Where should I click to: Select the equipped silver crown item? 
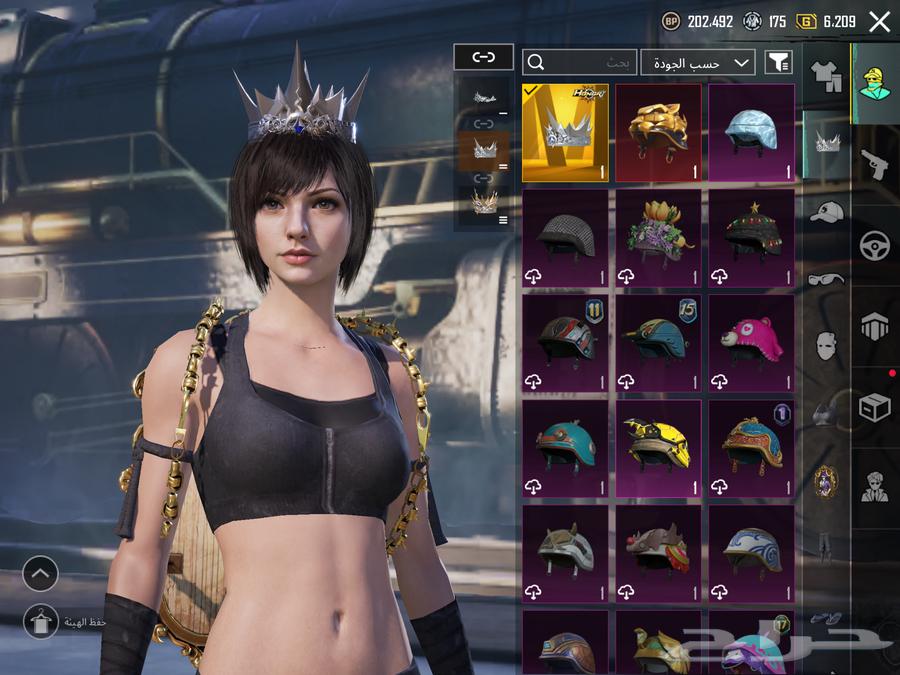[565, 133]
